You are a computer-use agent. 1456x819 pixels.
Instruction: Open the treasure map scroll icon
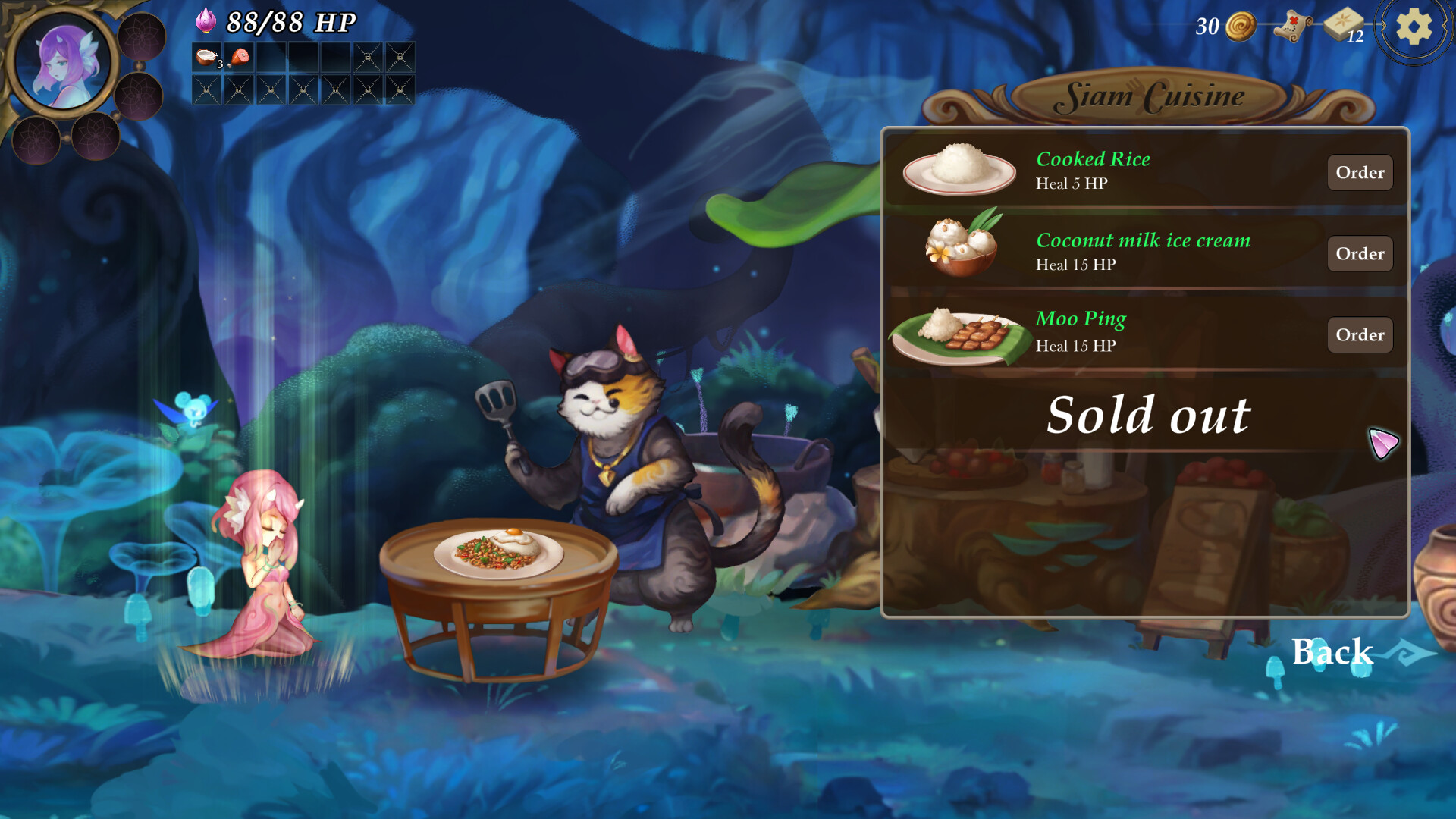pyautogui.click(x=1291, y=24)
